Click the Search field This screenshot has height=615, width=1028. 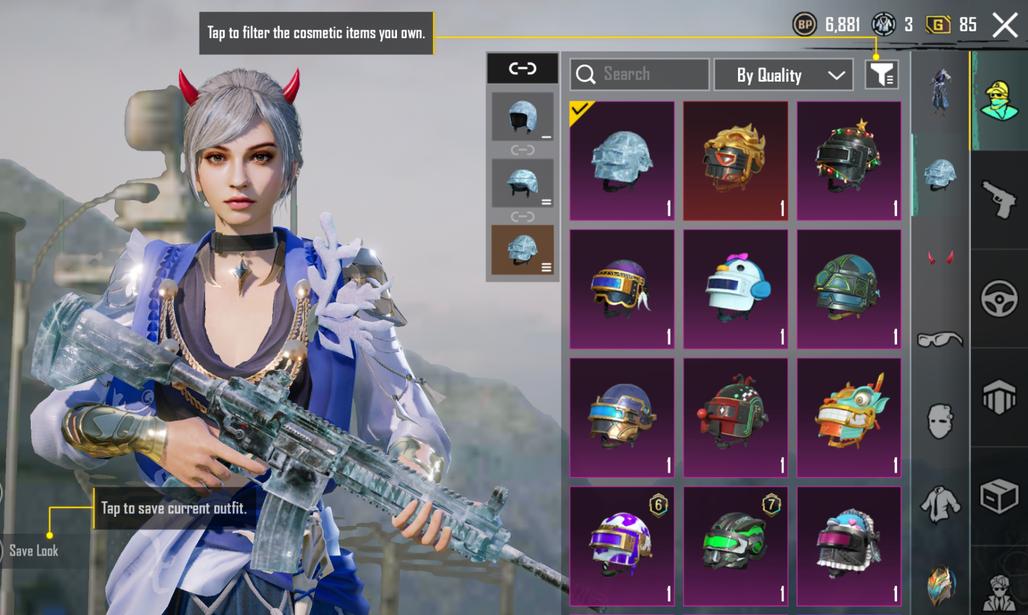pyautogui.click(x=640, y=75)
